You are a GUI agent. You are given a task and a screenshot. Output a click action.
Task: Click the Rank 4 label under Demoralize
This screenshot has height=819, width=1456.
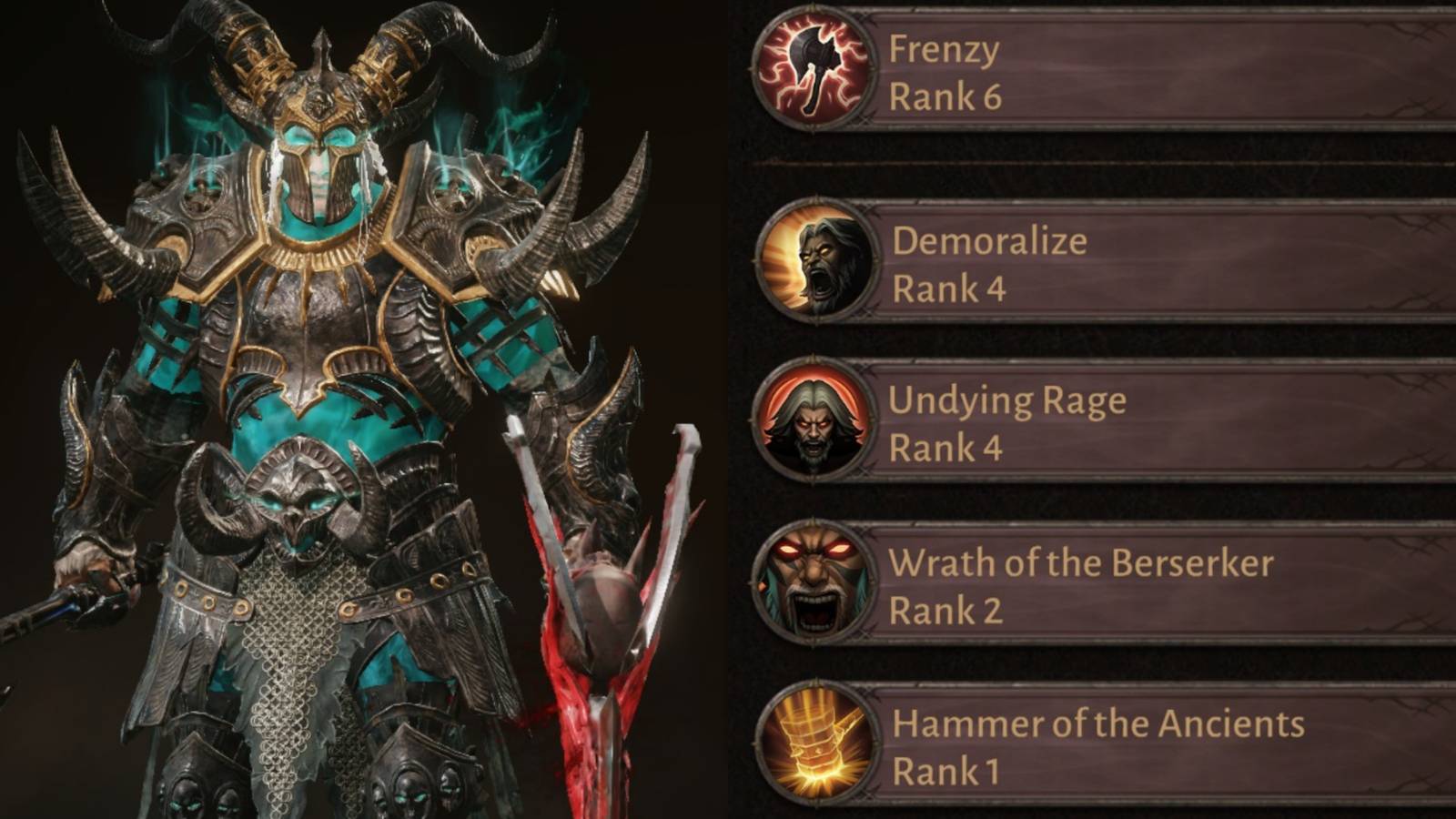(946, 291)
